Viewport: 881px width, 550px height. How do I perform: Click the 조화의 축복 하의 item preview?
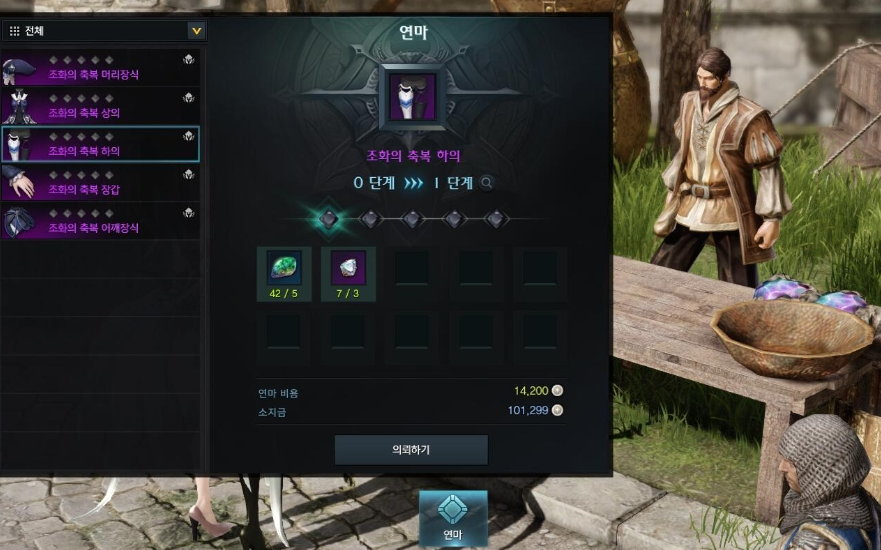pyautogui.click(x=411, y=96)
